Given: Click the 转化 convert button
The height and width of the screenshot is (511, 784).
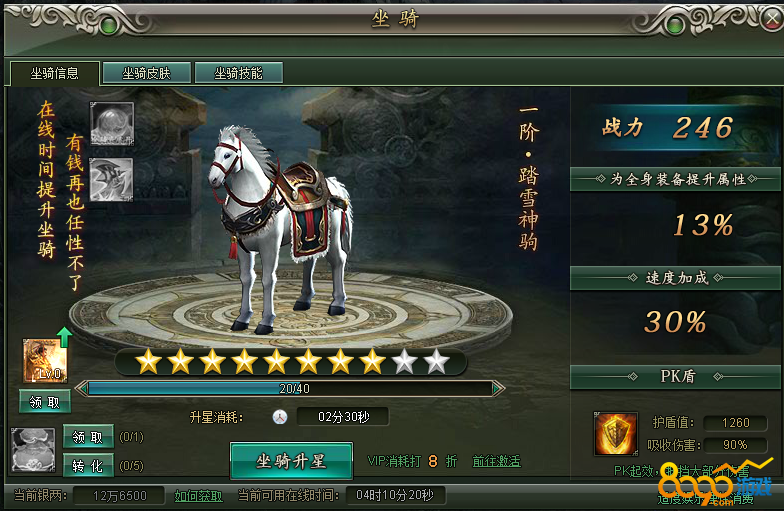Looking at the screenshot, I should tap(88, 465).
